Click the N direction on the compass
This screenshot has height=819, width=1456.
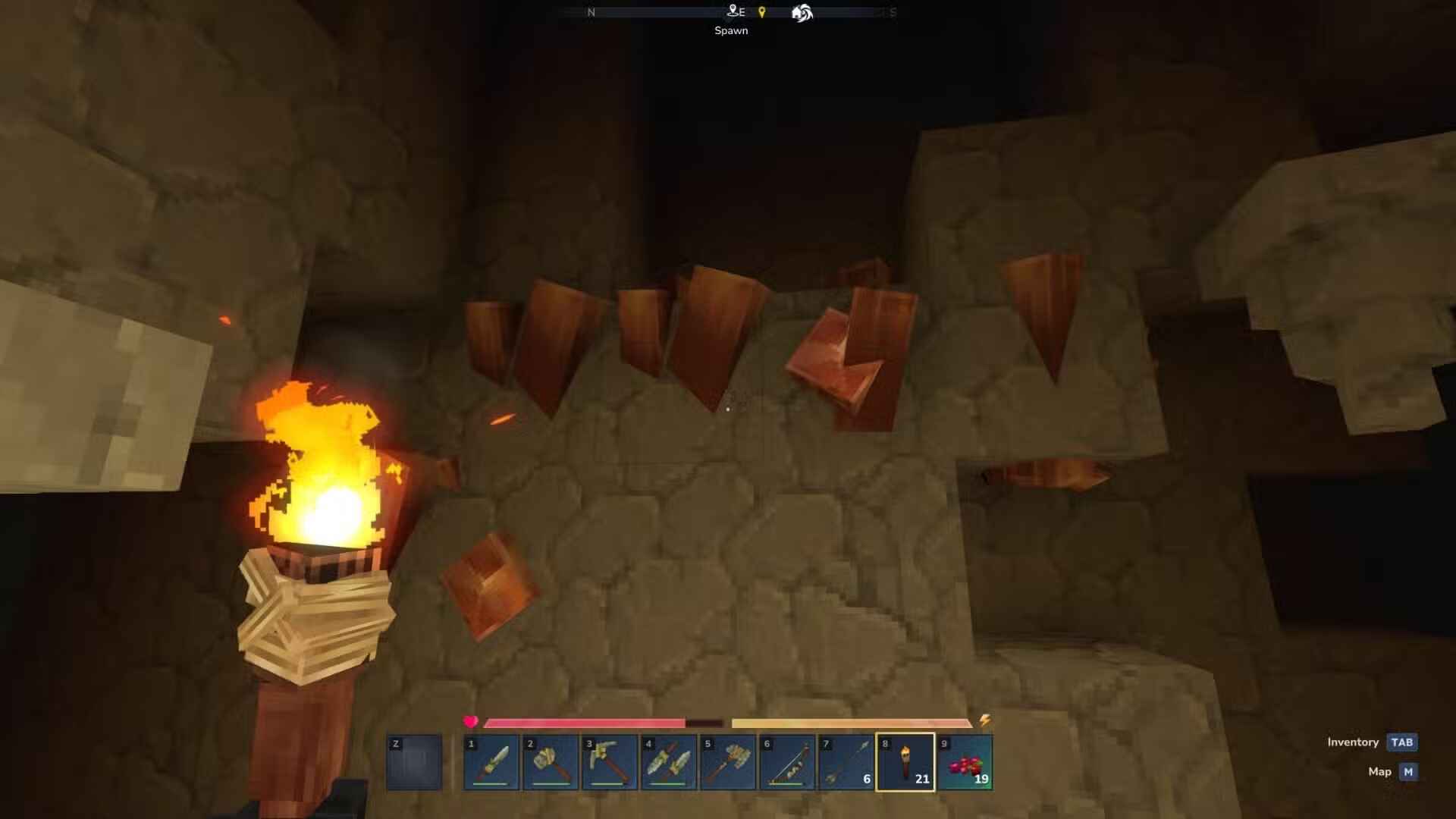(591, 12)
